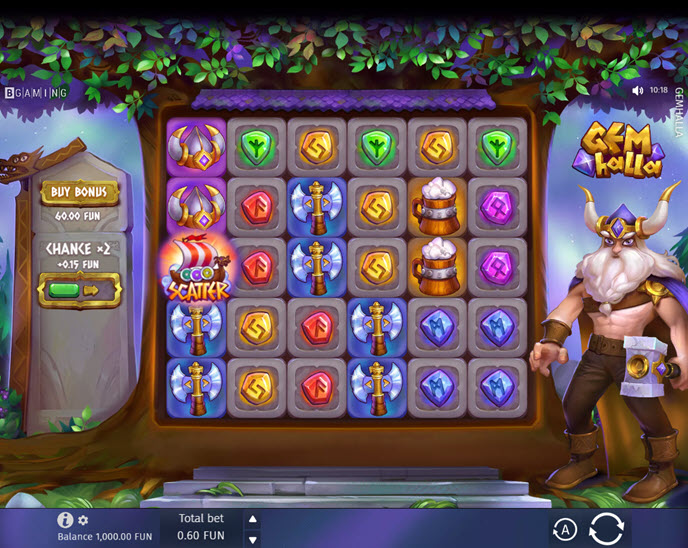This screenshot has height=548, width=688.
Task: Open the settings gear icon
Action: pyautogui.click(x=84, y=520)
